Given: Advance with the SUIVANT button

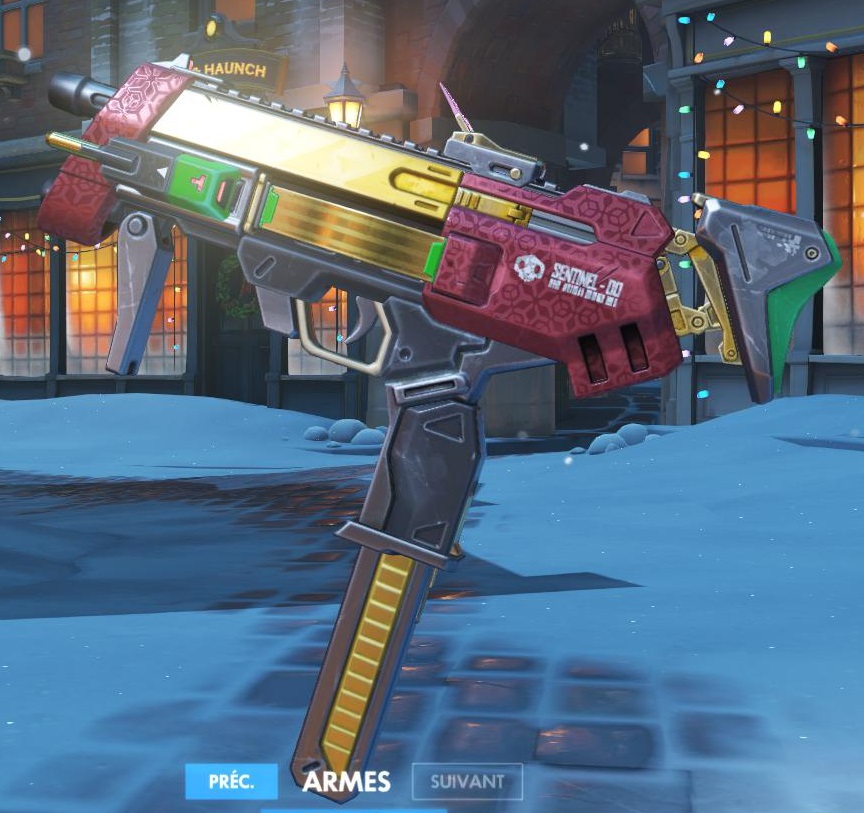Looking at the screenshot, I should [x=467, y=781].
